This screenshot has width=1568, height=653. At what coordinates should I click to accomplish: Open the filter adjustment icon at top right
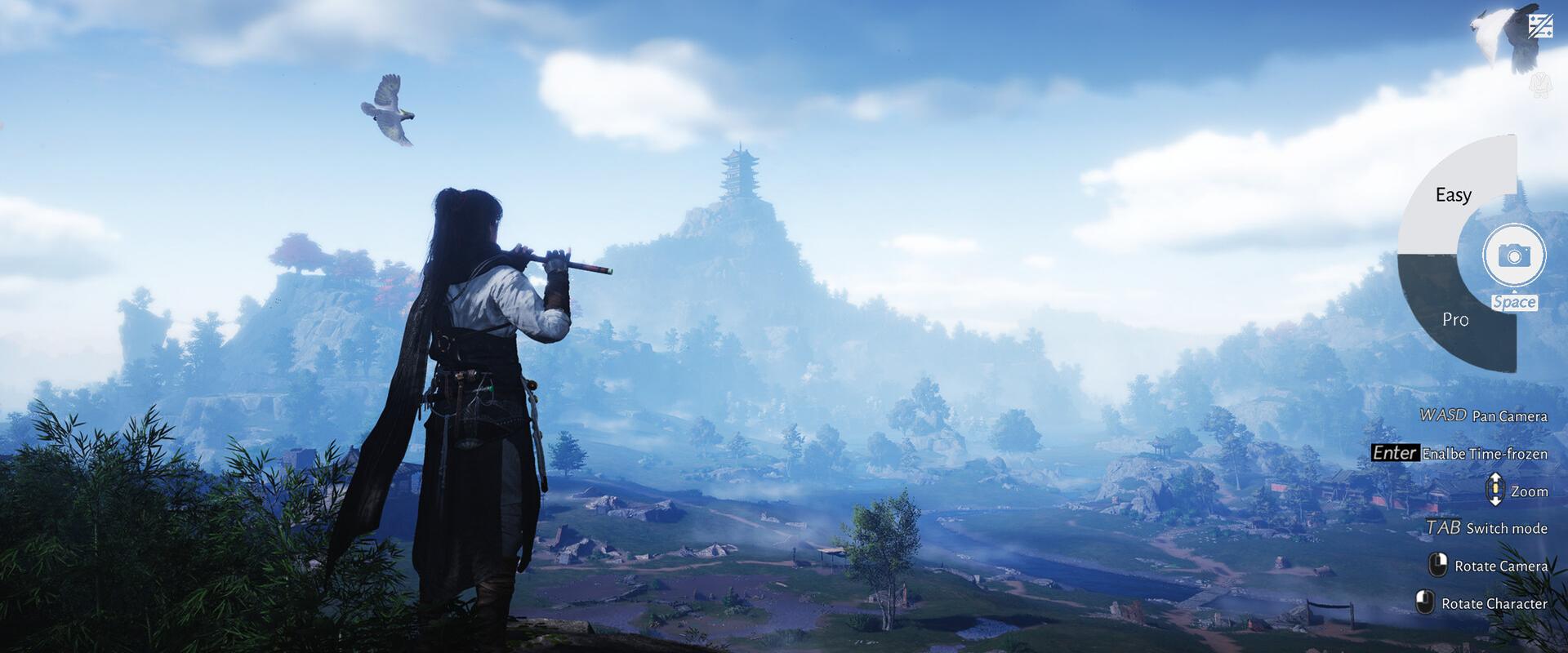(1541, 25)
